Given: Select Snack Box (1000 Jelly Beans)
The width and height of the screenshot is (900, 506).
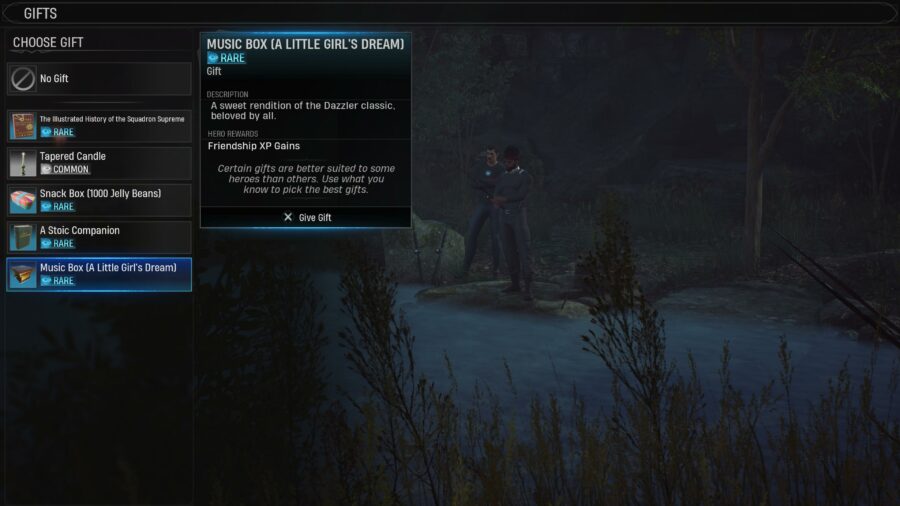Looking at the screenshot, I should point(99,200).
